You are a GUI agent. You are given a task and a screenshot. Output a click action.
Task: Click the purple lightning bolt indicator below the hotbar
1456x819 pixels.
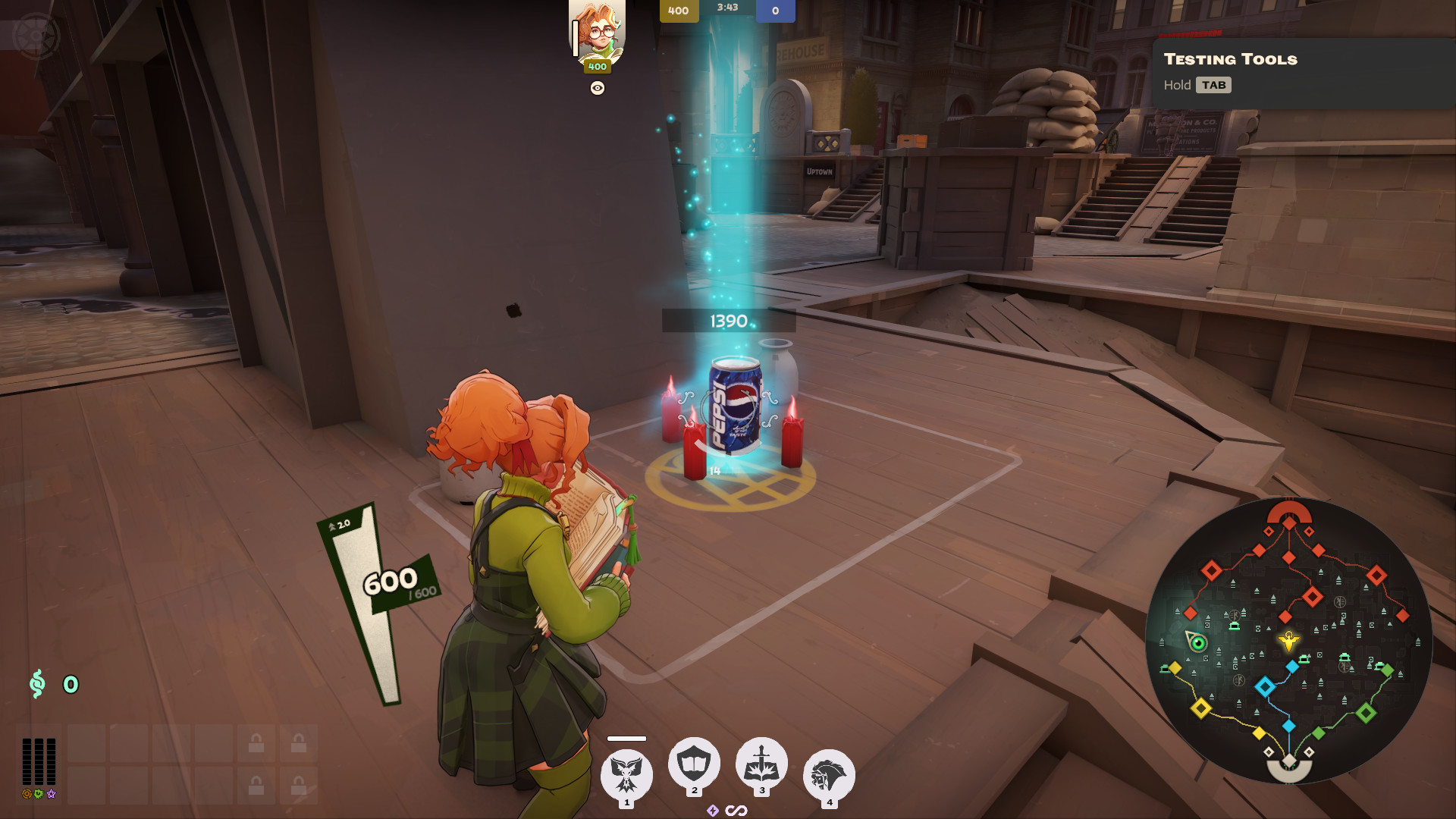[x=713, y=811]
